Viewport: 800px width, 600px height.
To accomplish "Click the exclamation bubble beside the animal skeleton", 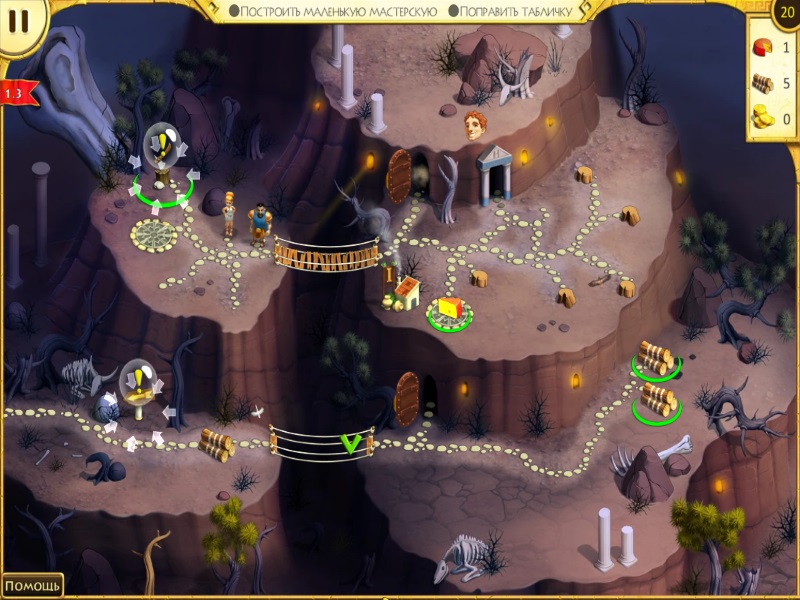I will [x=138, y=381].
